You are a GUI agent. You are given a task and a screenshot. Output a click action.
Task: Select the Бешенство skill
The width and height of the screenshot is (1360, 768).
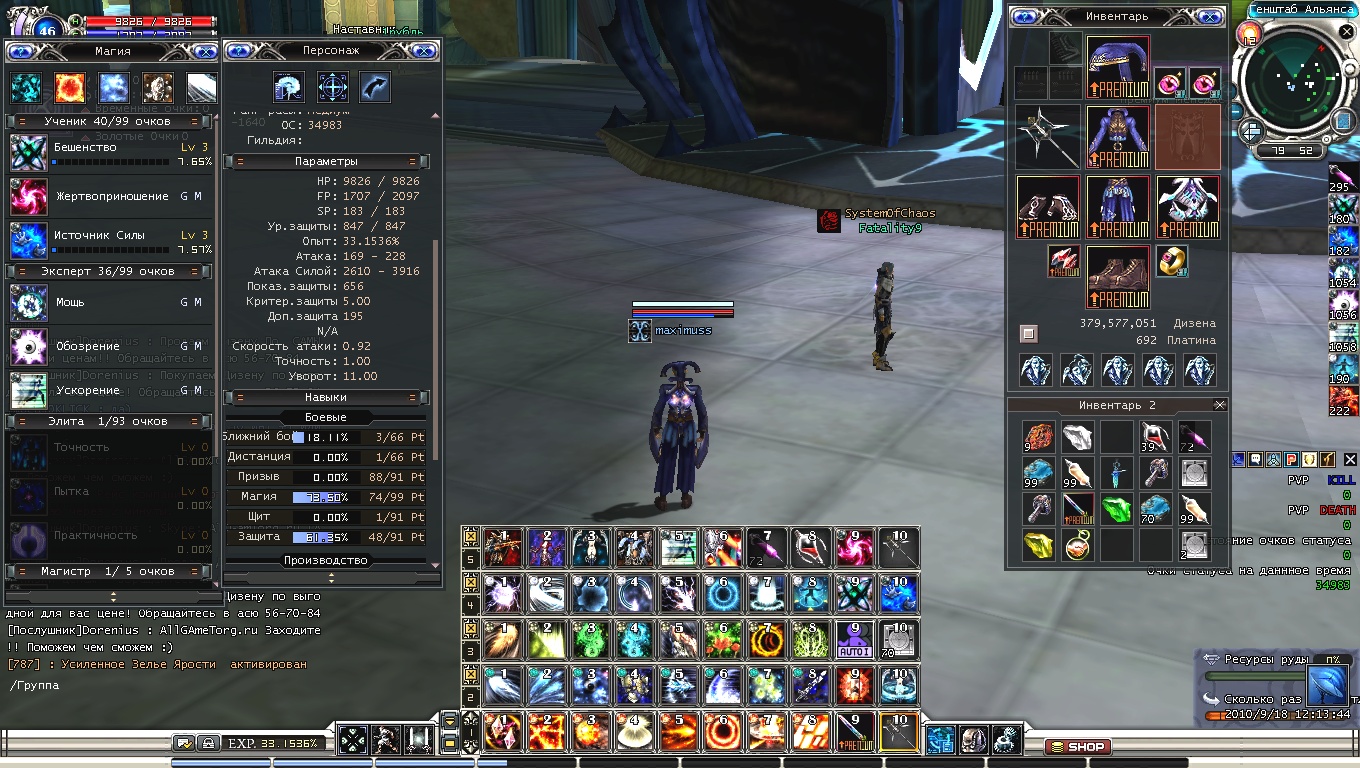[28, 154]
